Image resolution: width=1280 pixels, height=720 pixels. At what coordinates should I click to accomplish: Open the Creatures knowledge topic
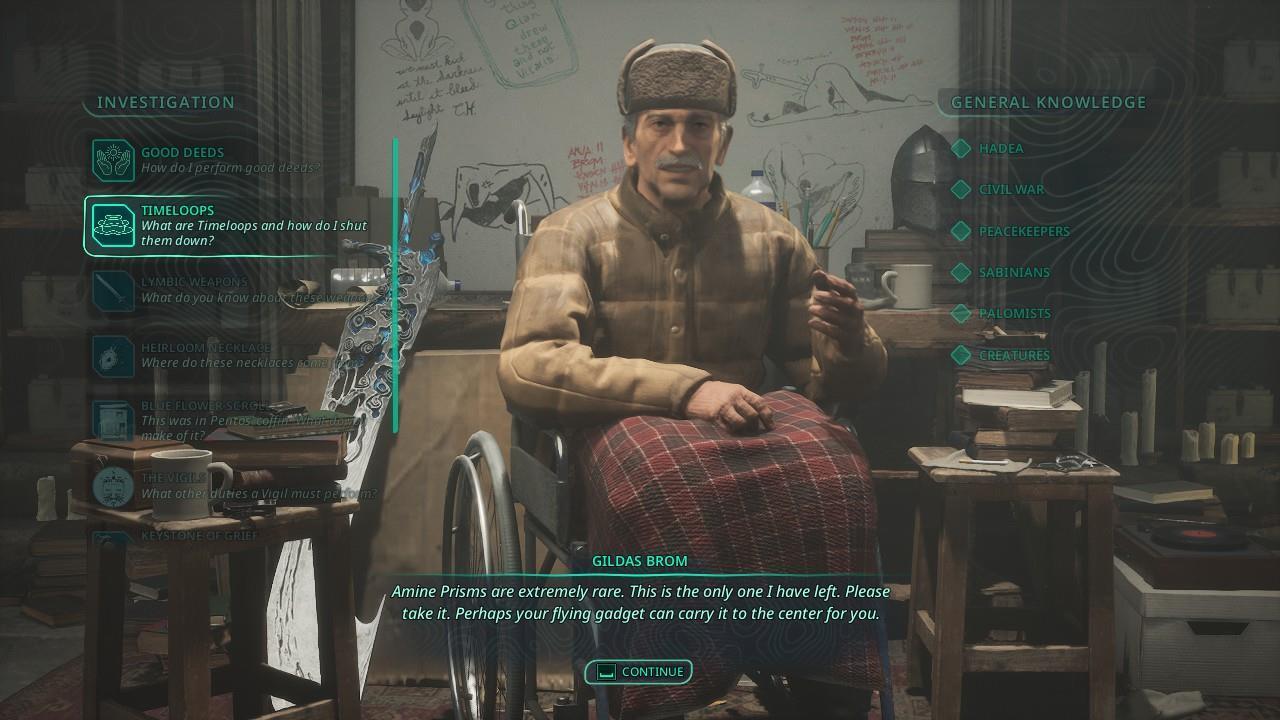coord(1013,355)
